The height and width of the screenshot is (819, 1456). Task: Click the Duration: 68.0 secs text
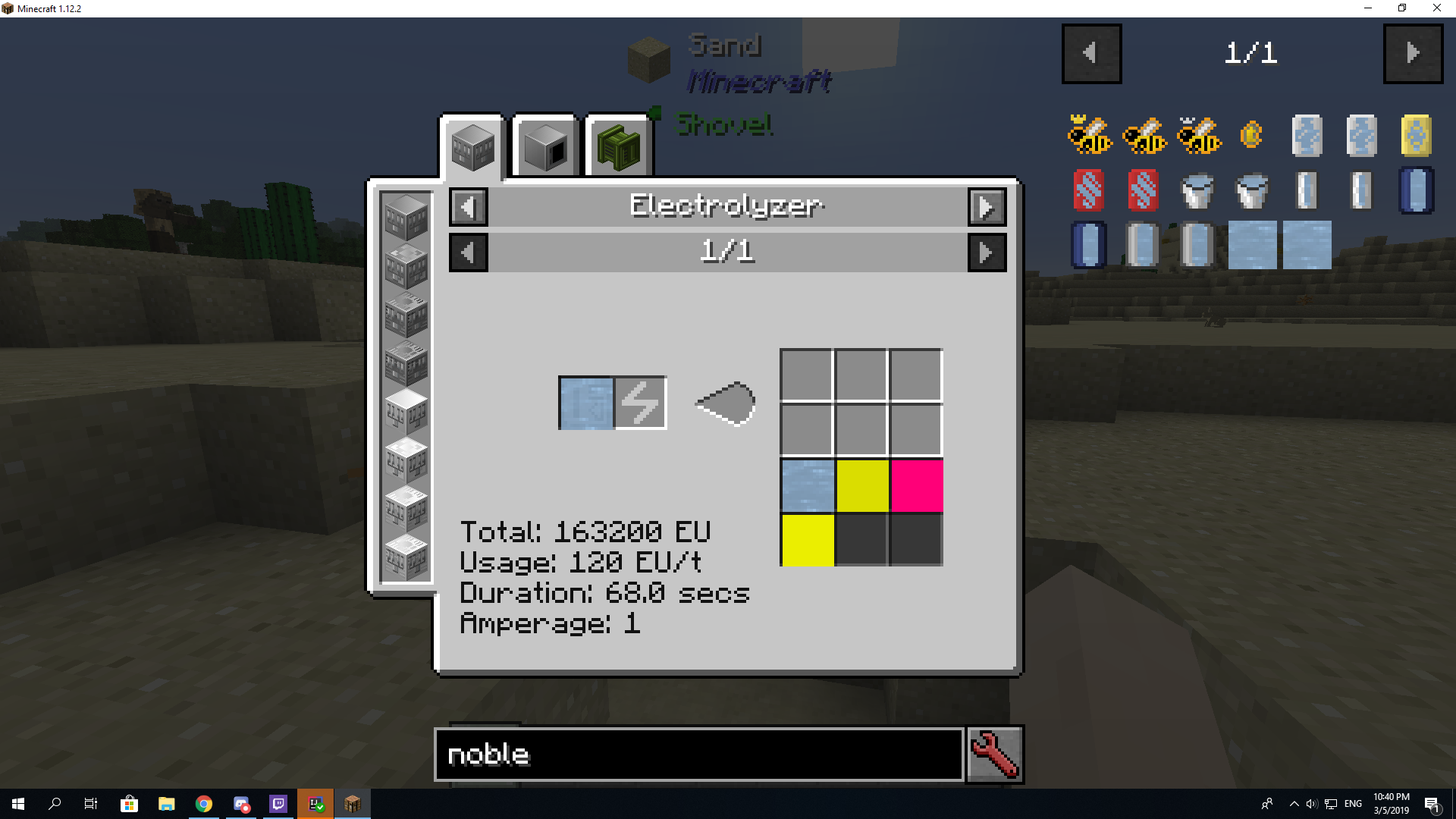[604, 593]
